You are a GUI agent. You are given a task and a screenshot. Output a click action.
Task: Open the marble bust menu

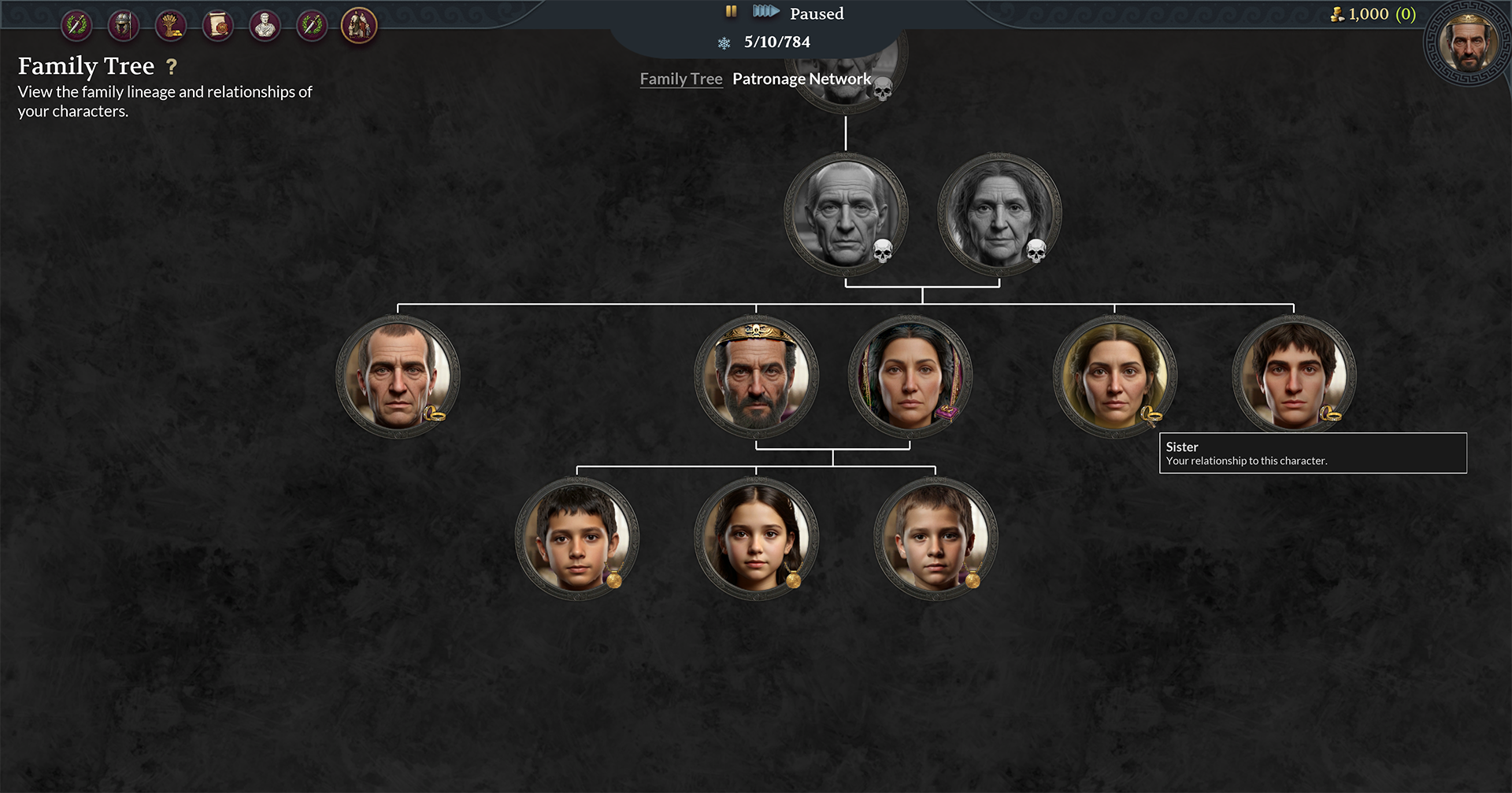click(265, 26)
